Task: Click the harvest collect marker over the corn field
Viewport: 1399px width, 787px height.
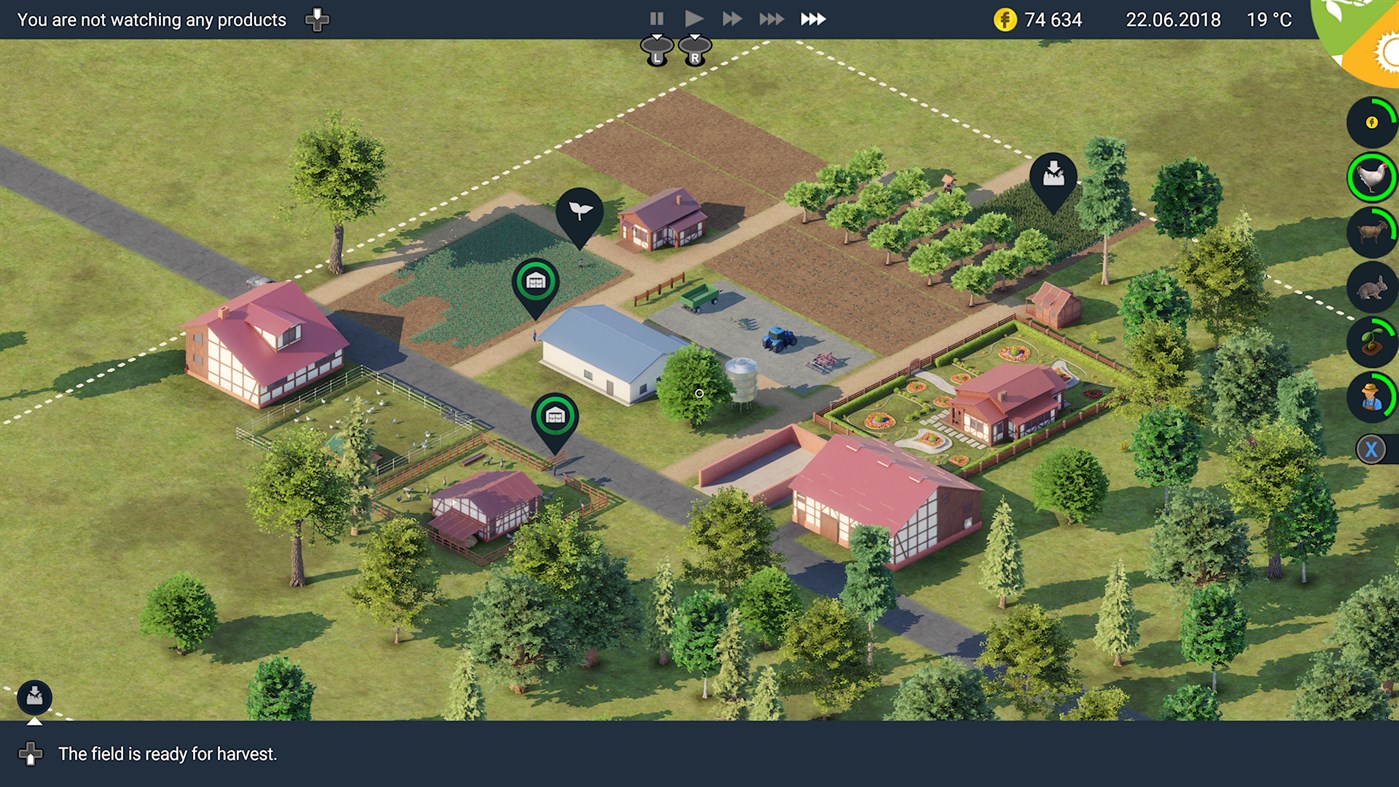Action: pyautogui.click(x=1051, y=174)
